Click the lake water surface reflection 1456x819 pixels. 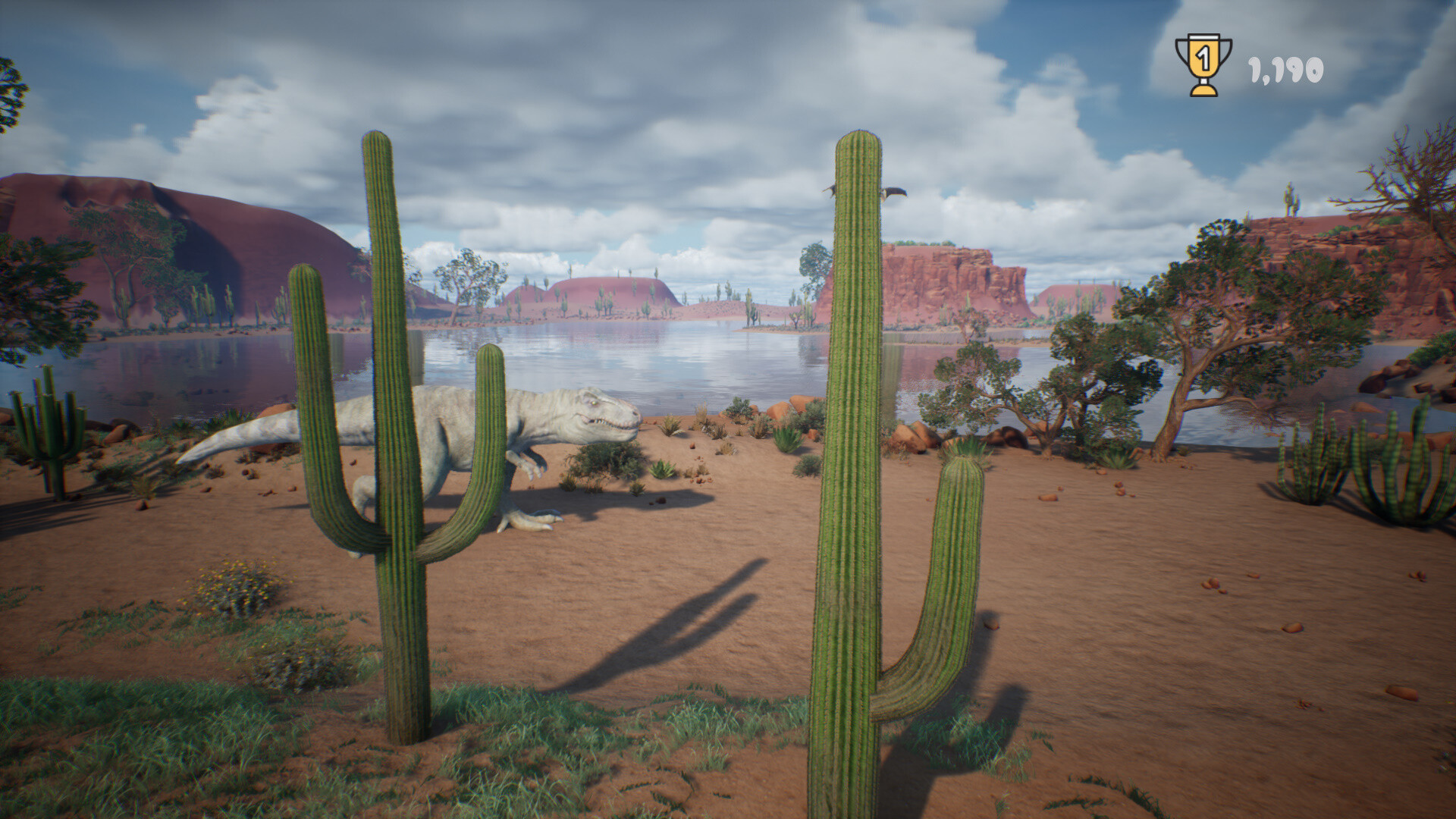(682, 356)
